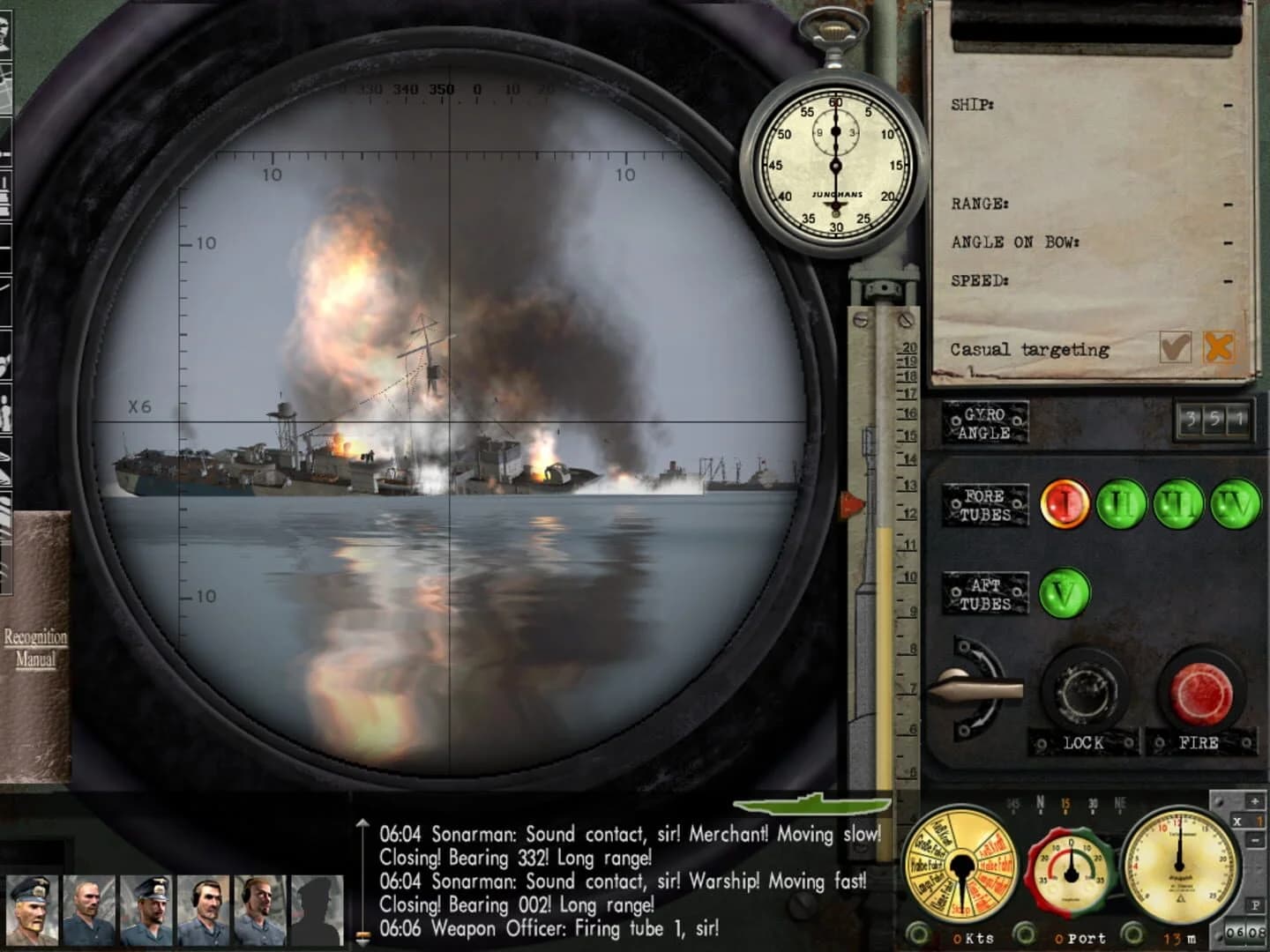This screenshot has width=1270, height=952.
Task: Decrease time compression with the minus button
Action: (x=1255, y=840)
